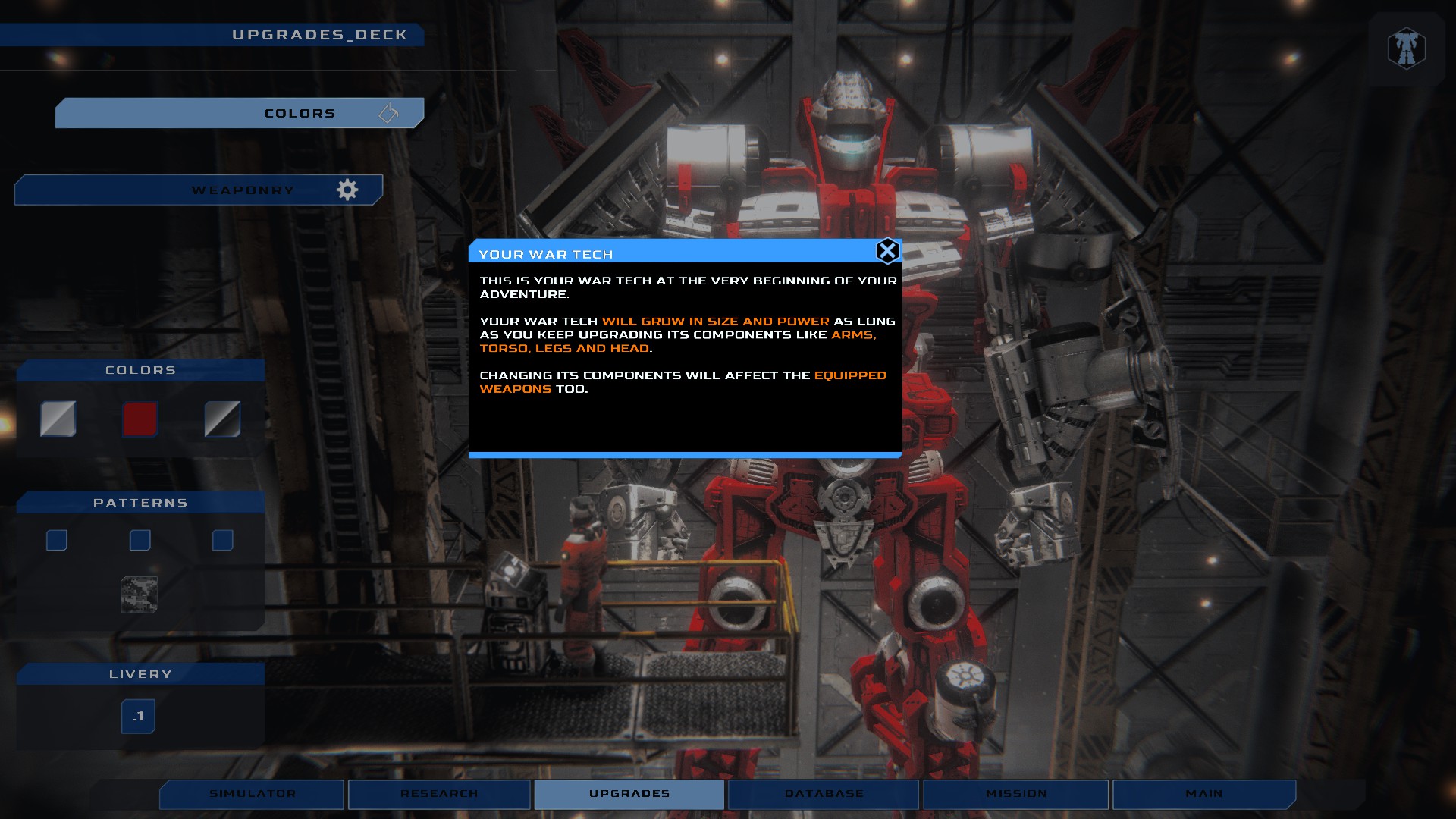Viewport: 1456px width, 819px height.
Task: Switch to the Mission tab
Action: pos(1015,794)
